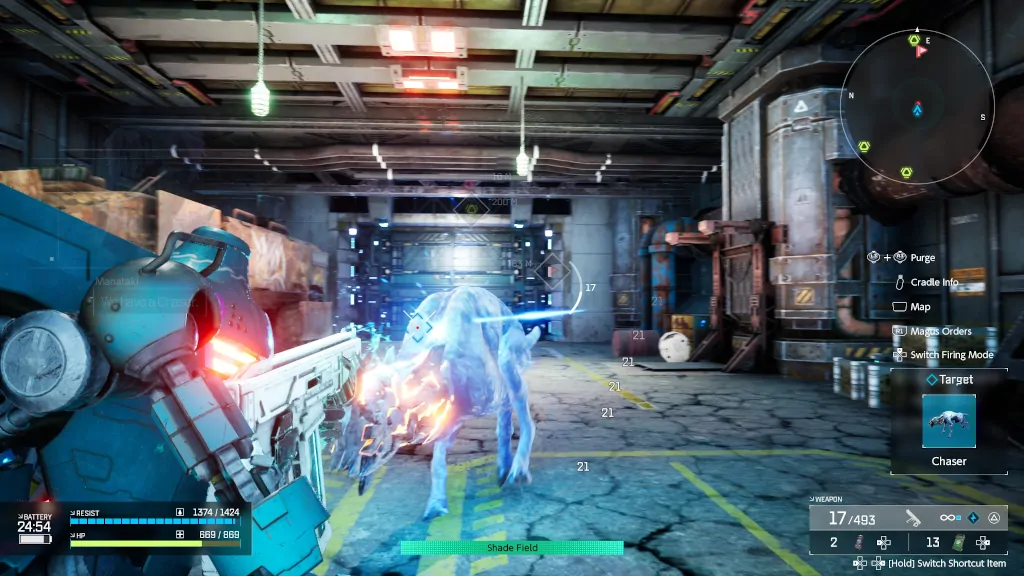This screenshot has width=1024, height=576.
Task: Click the red flag marker on minimap
Action: (x=920, y=51)
